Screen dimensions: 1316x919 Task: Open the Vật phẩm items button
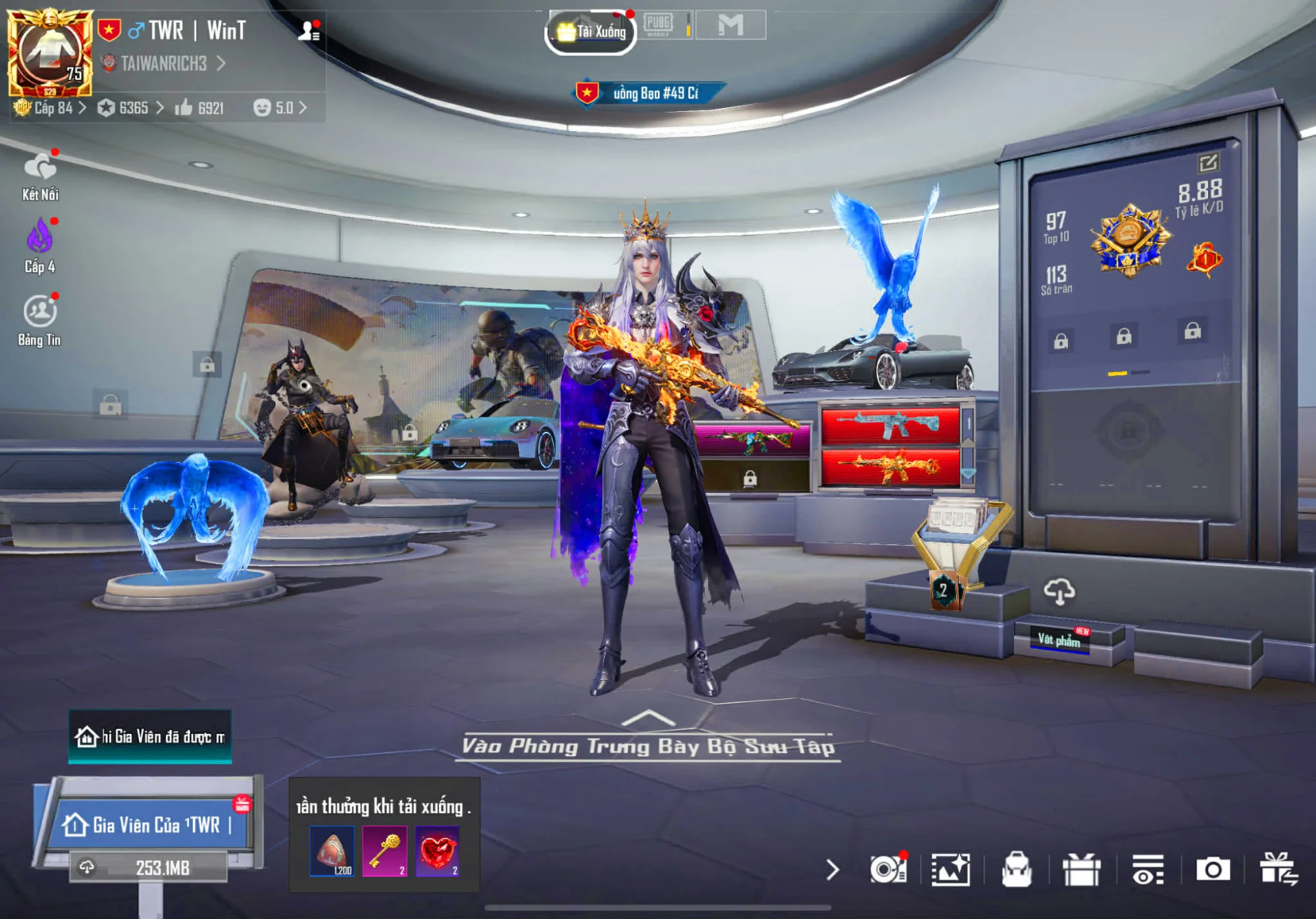(x=1059, y=639)
